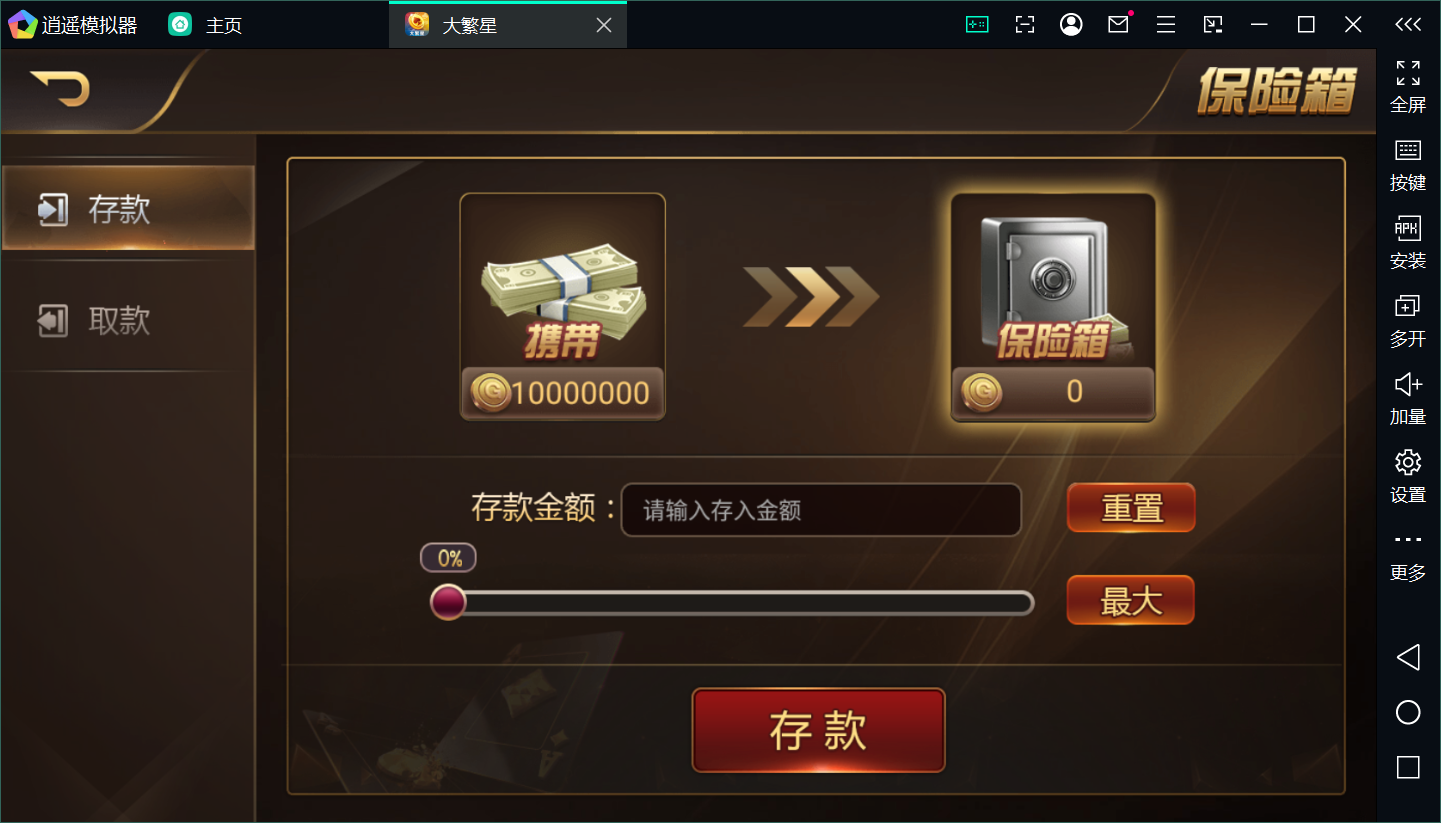Click the 最大 maximum amount button
The image size is (1441, 823).
point(1129,600)
